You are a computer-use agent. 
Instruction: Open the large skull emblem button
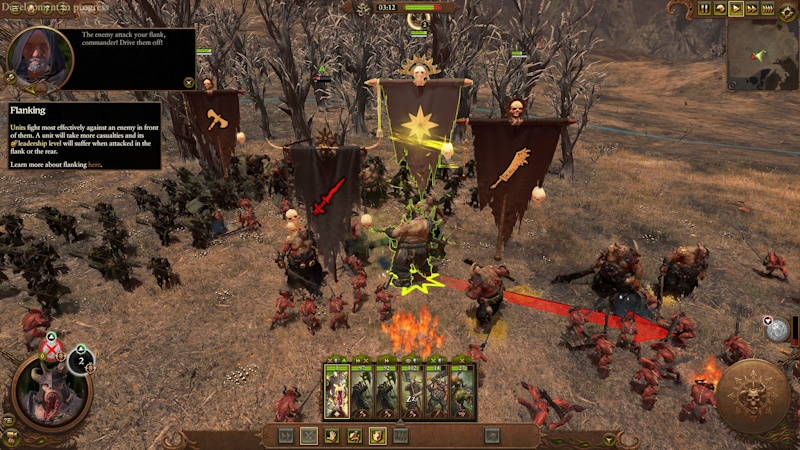(x=750, y=397)
